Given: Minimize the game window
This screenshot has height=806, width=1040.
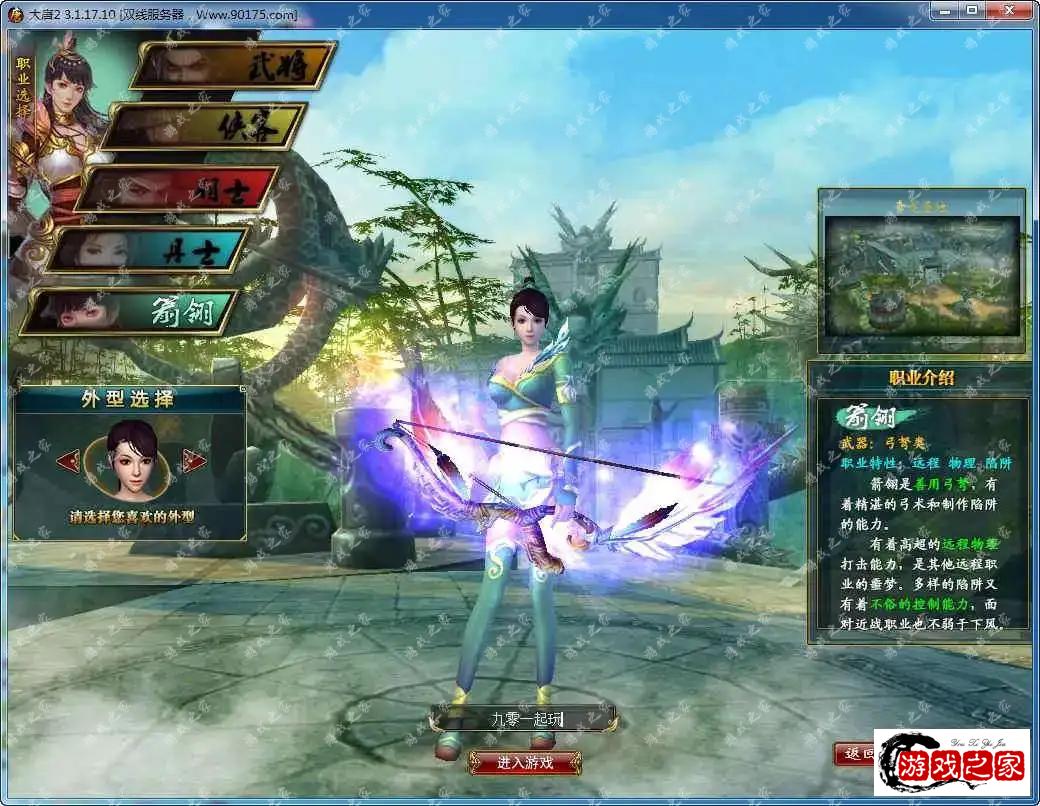Looking at the screenshot, I should click(x=943, y=11).
